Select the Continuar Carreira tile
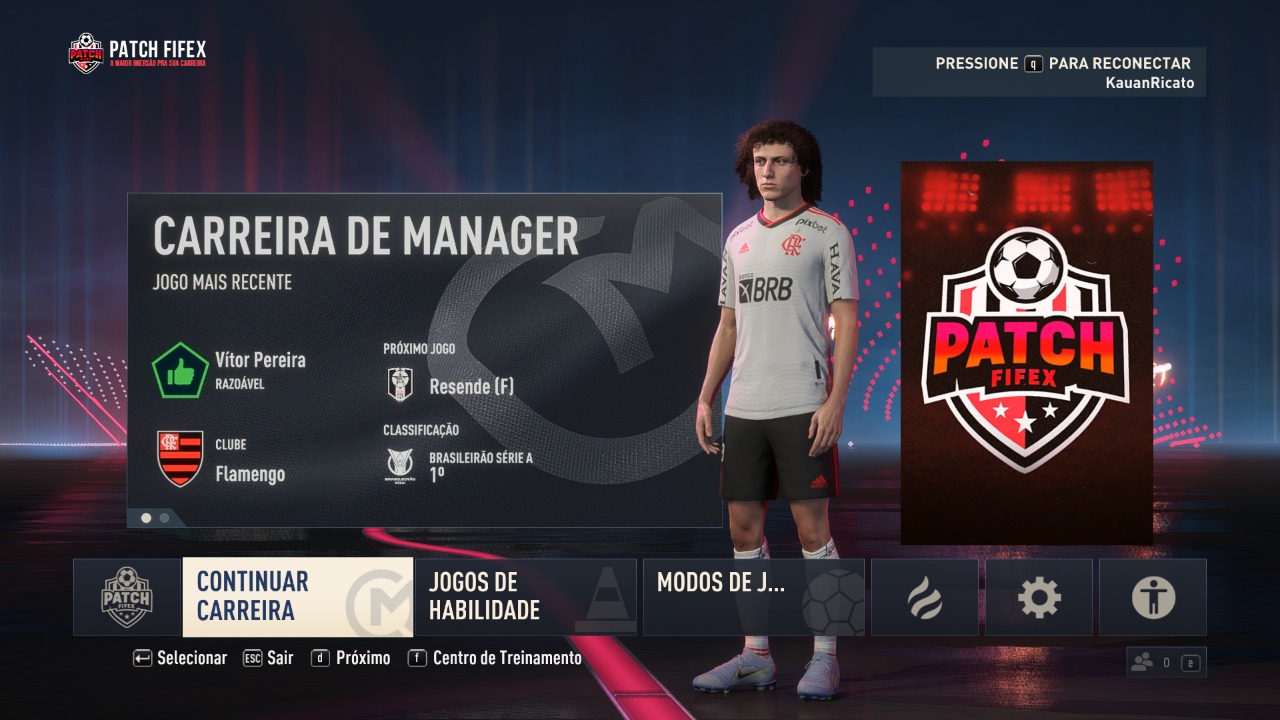This screenshot has width=1280, height=720. coord(297,597)
